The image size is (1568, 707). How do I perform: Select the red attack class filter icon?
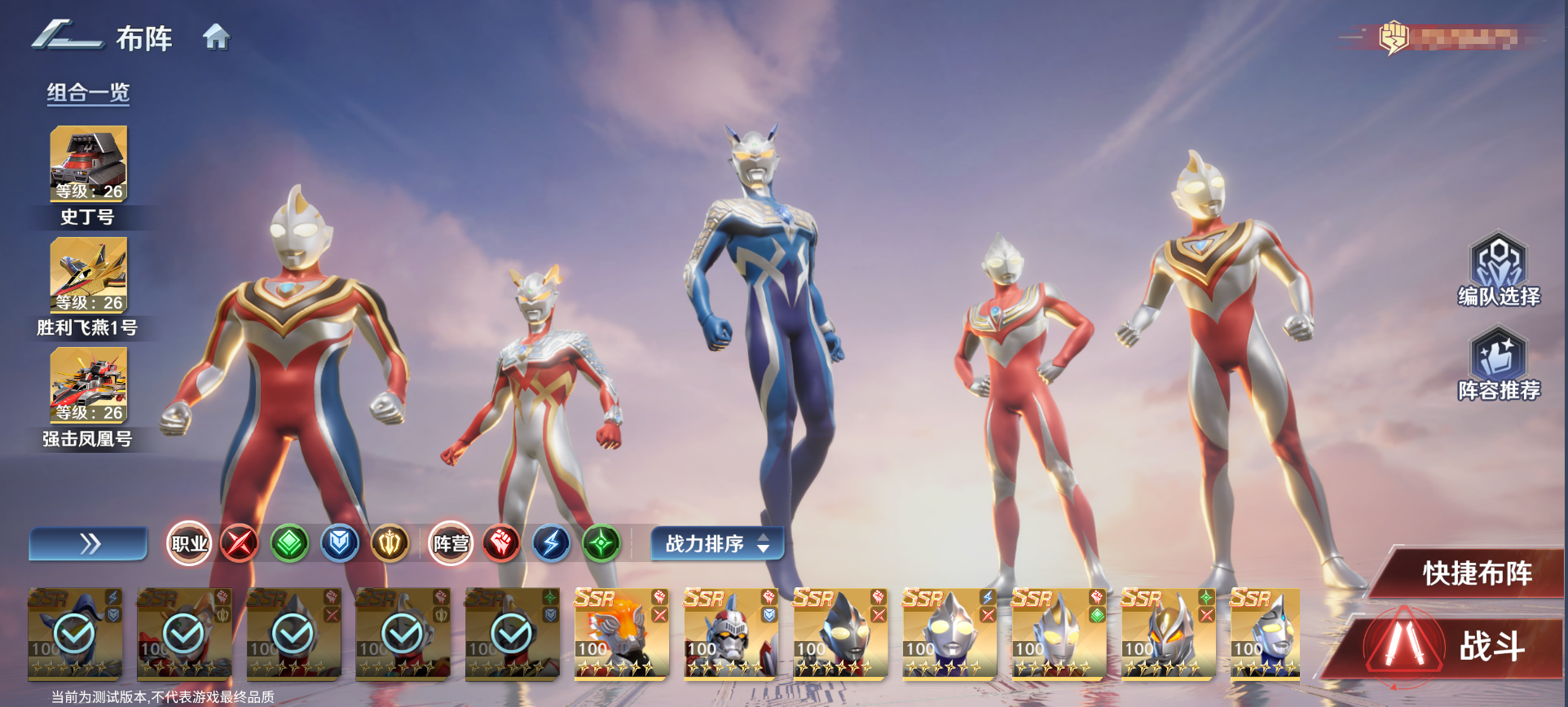pyautogui.click(x=240, y=543)
